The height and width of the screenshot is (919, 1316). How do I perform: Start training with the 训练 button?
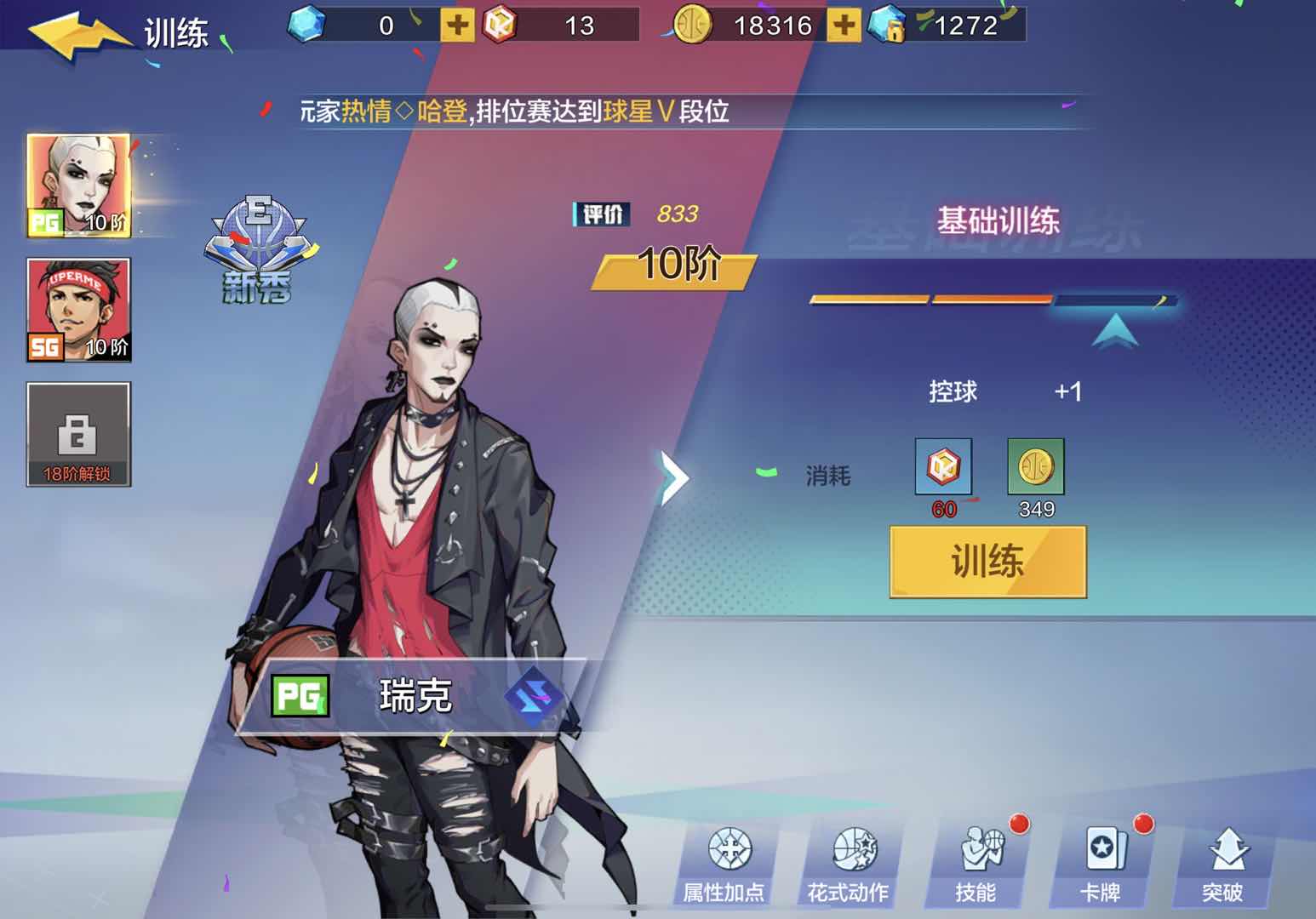987,562
